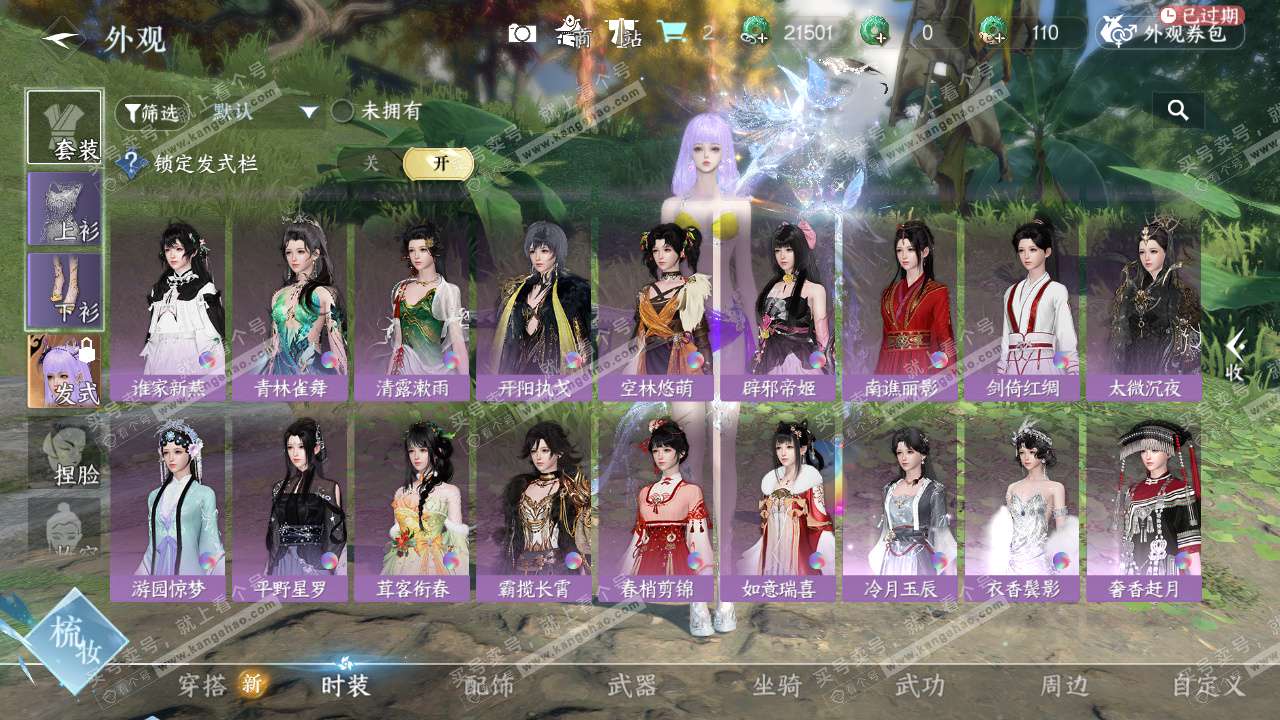Select the 上衫 category
The height and width of the screenshot is (720, 1280).
click(65, 209)
